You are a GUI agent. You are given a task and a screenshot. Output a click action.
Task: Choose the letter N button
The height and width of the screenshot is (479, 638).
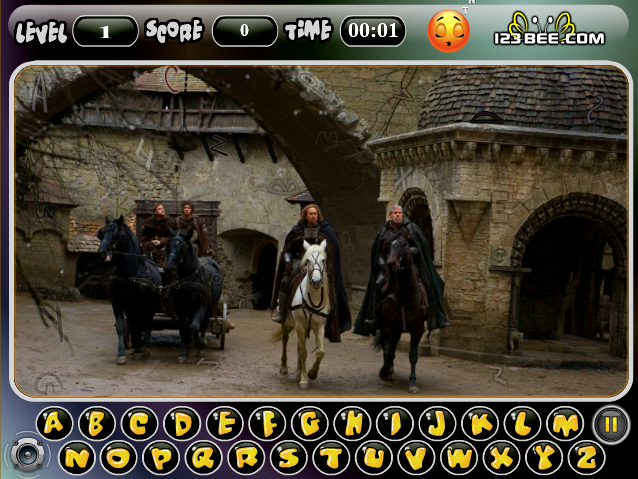point(76,458)
